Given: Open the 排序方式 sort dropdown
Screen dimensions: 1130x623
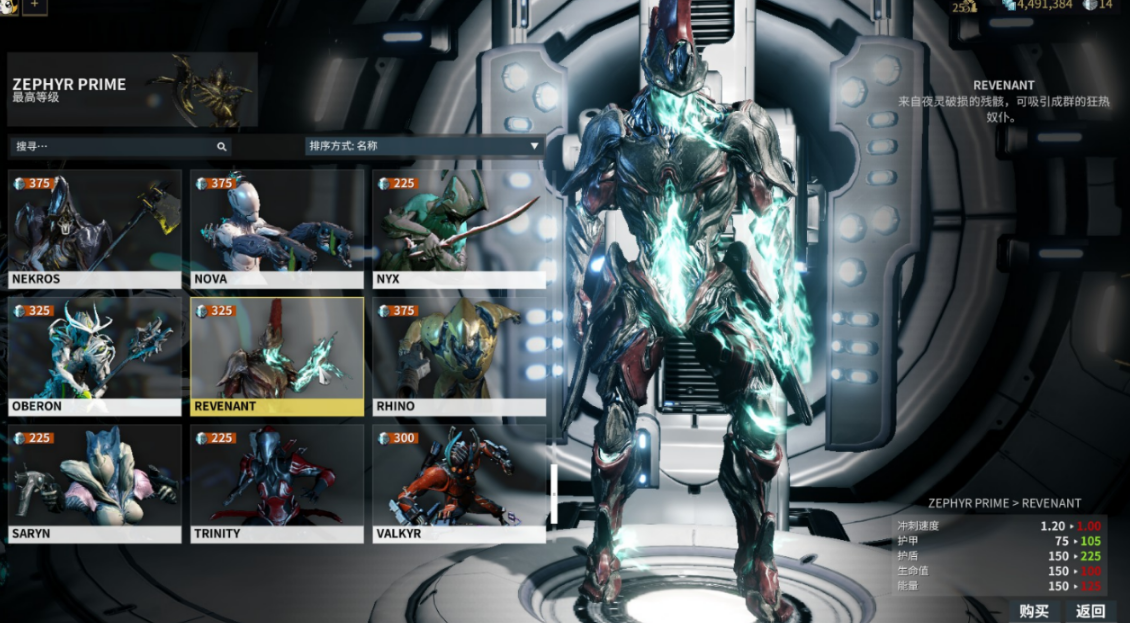Looking at the screenshot, I should pyautogui.click(x=424, y=146).
